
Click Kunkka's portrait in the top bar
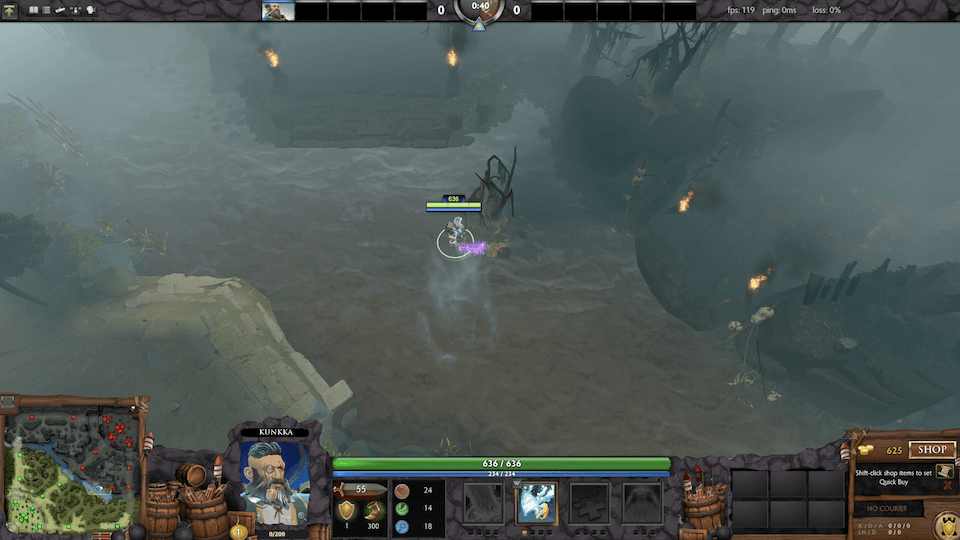[278, 10]
